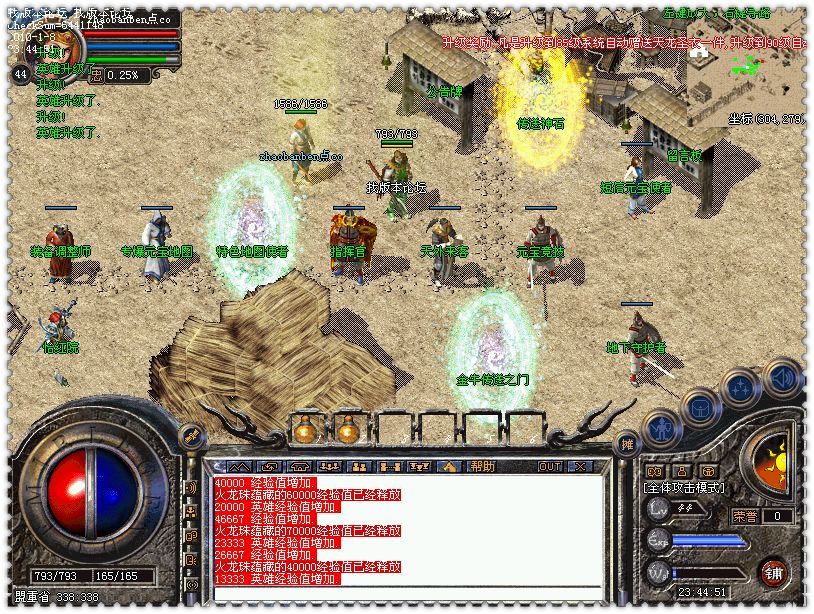Toggle the topmost chat channel filter with sound waves
This screenshot has width=814, height=614.
pyautogui.click(x=191, y=487)
